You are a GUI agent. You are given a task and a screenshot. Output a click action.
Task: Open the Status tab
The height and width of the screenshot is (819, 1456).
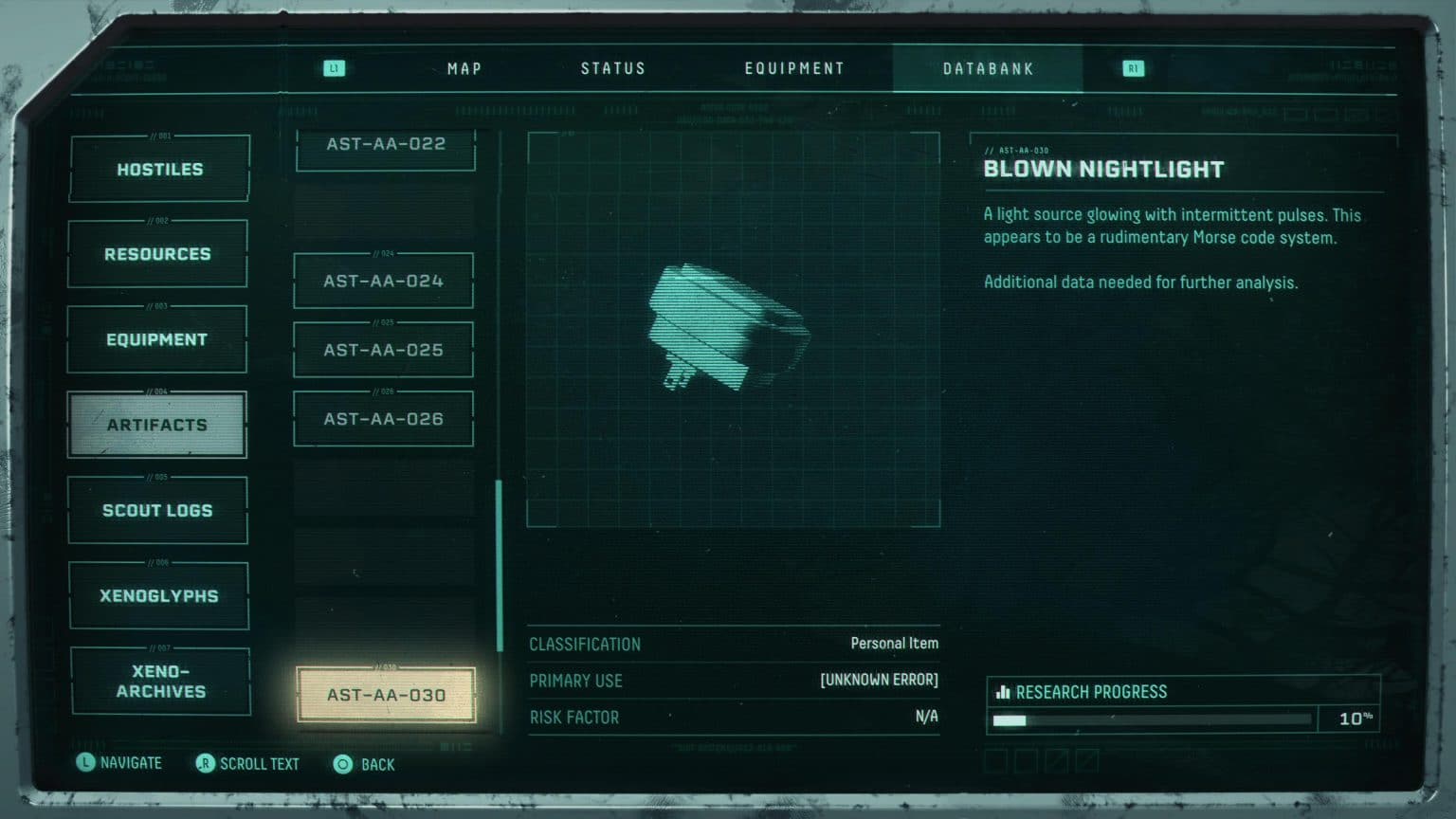pos(612,69)
